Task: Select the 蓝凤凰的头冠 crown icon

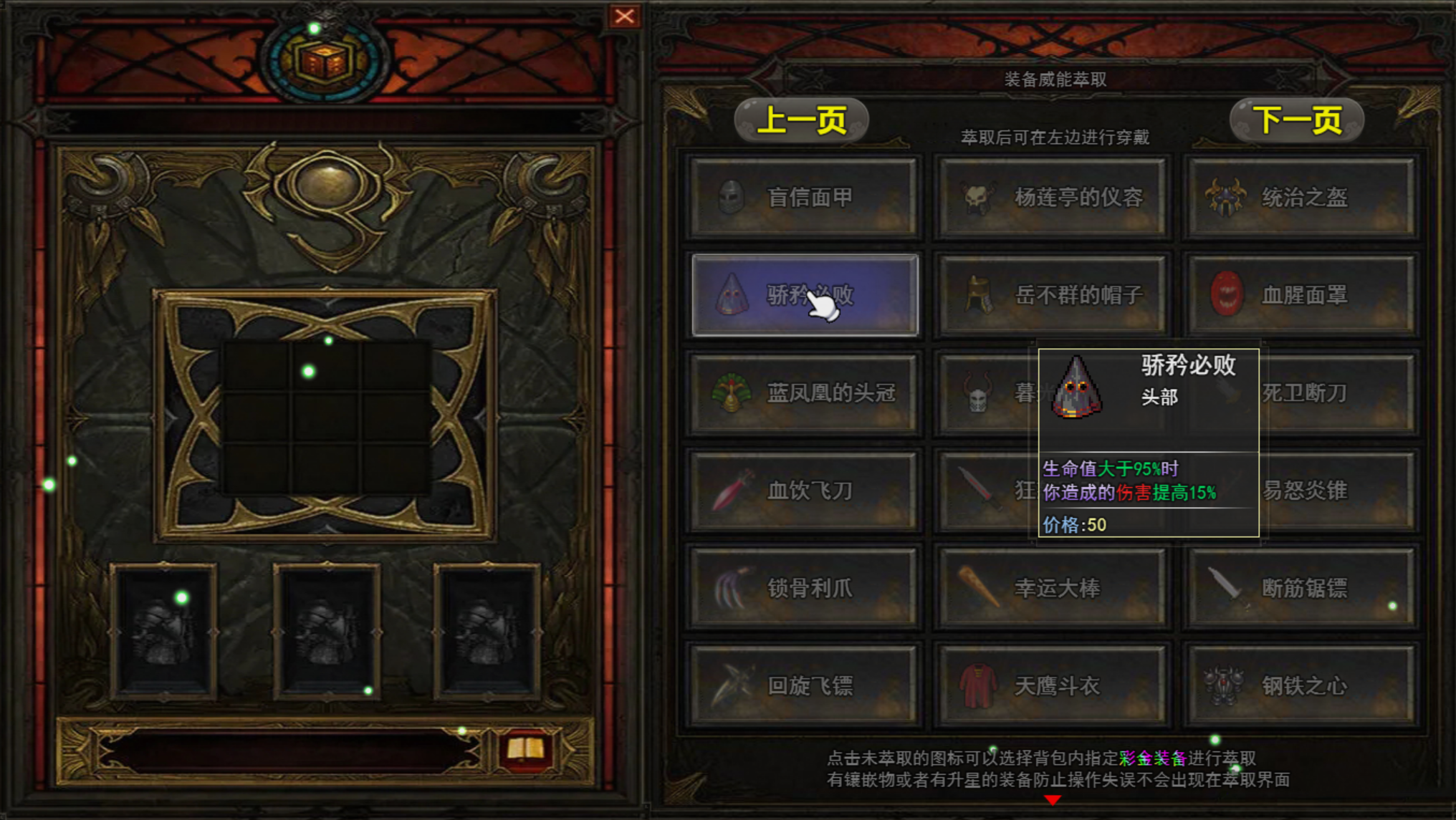Action: (731, 393)
